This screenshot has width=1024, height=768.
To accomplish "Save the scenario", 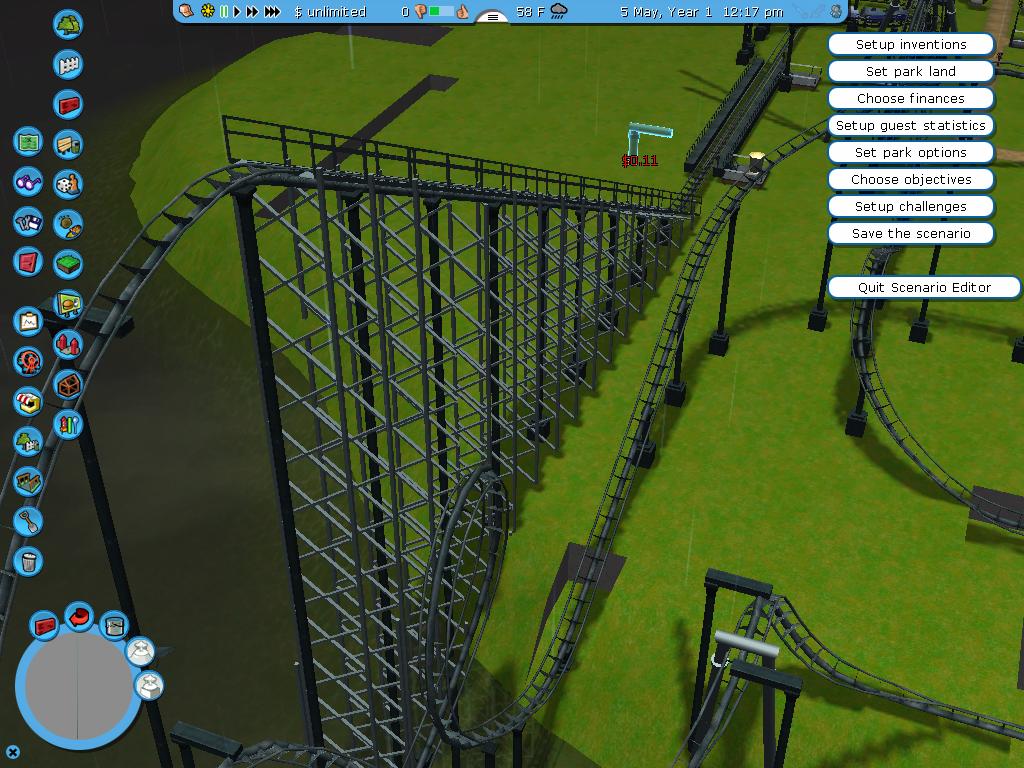I will [x=910, y=234].
